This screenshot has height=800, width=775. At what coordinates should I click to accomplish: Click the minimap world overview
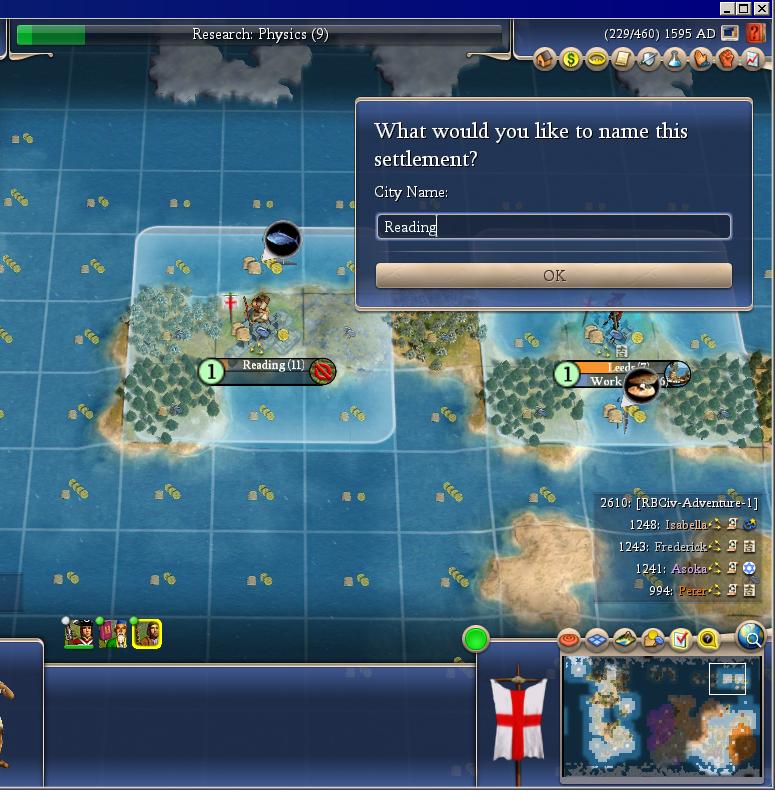click(x=662, y=714)
